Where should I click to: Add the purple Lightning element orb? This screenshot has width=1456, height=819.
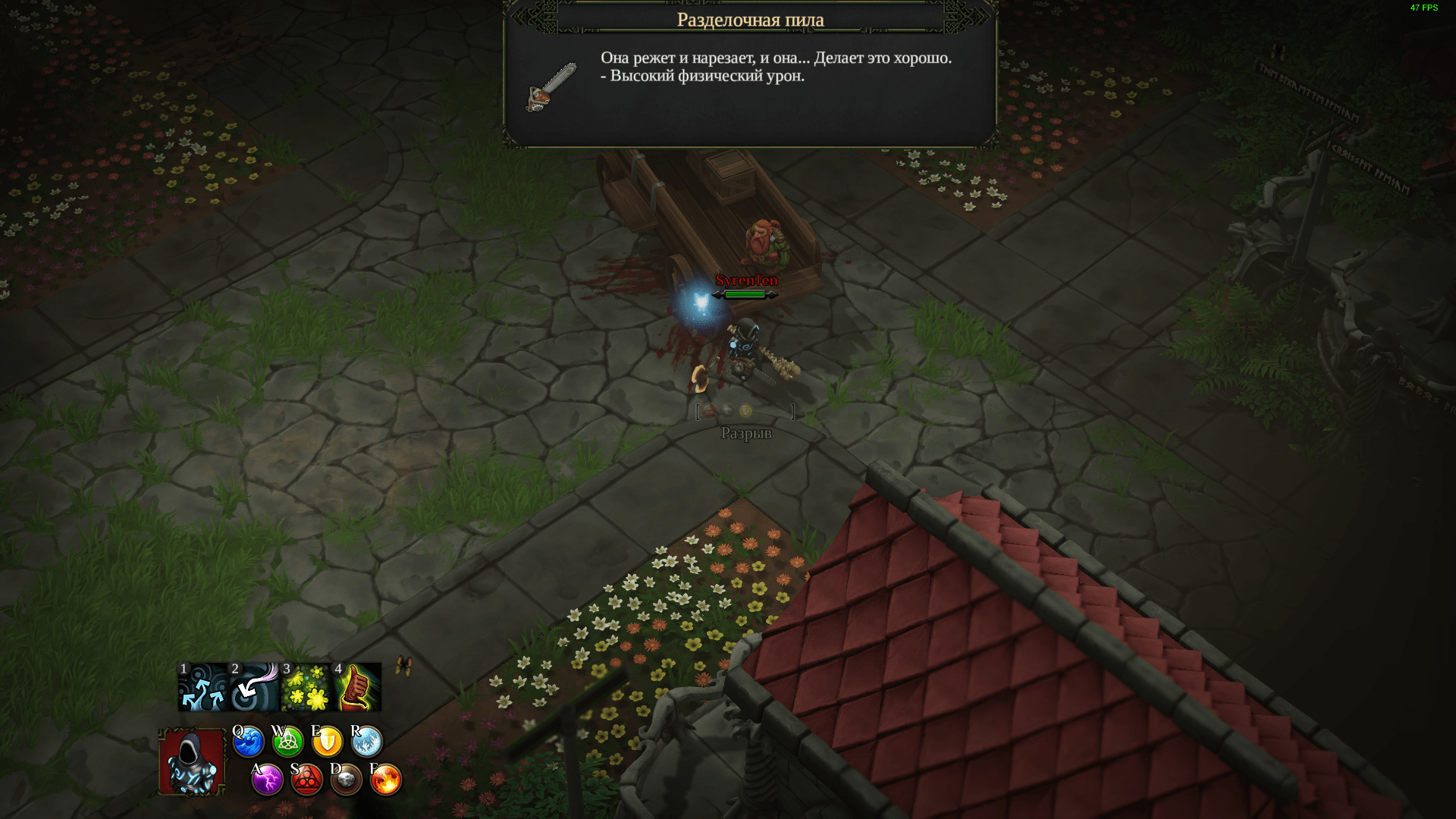pyautogui.click(x=267, y=780)
